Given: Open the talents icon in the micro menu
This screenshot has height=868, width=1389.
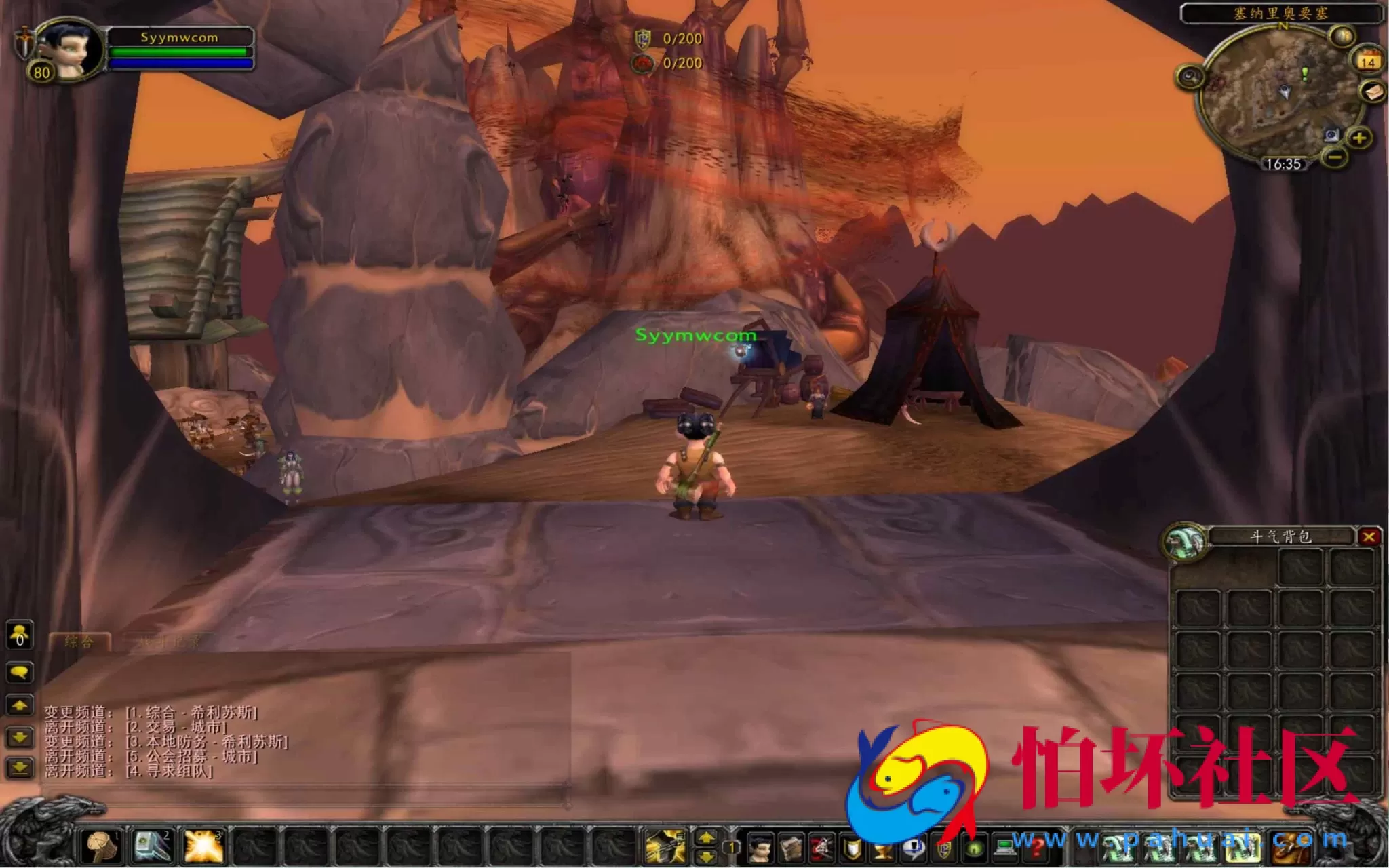Looking at the screenshot, I should [822, 848].
